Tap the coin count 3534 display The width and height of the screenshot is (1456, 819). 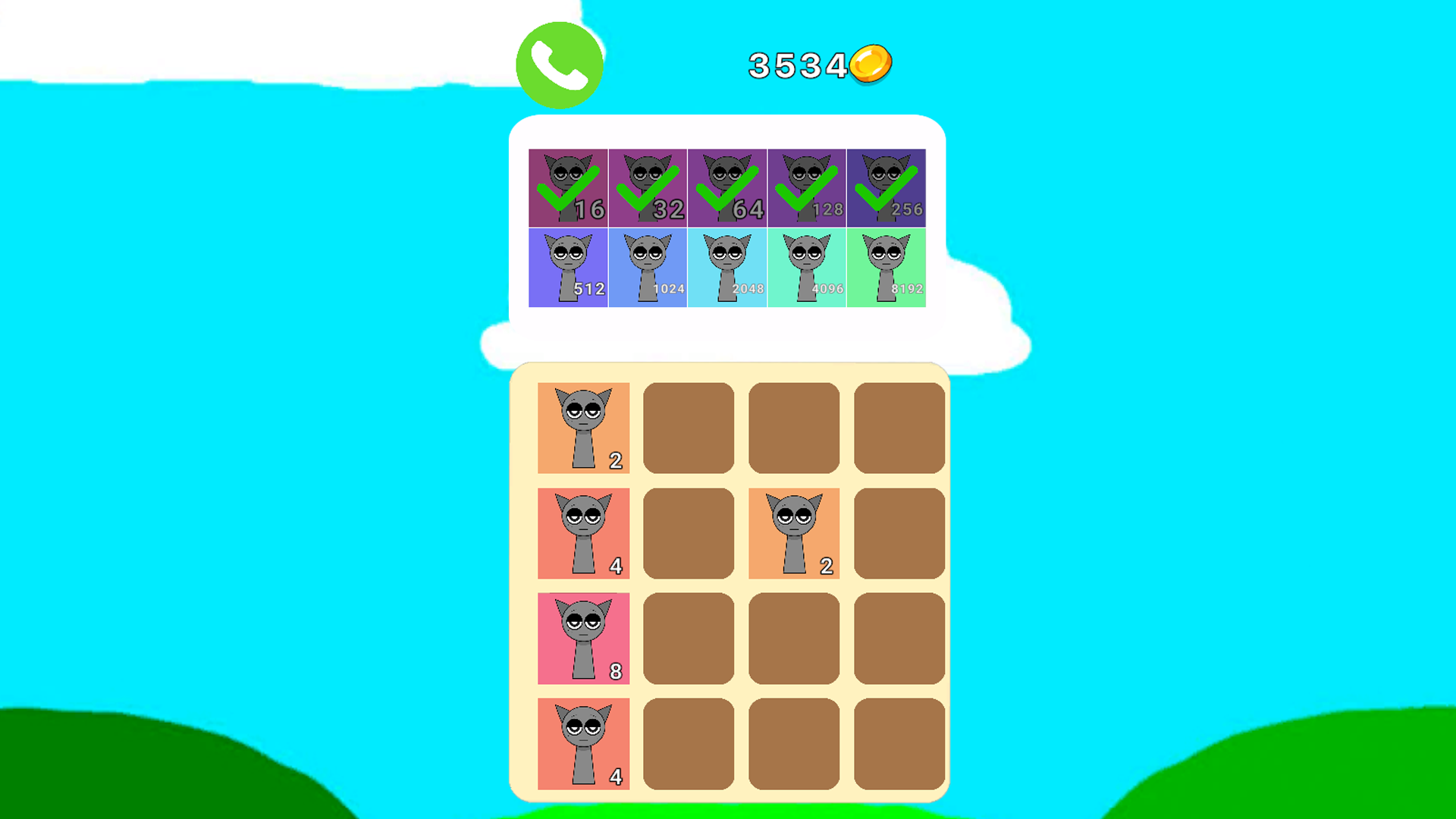796,64
